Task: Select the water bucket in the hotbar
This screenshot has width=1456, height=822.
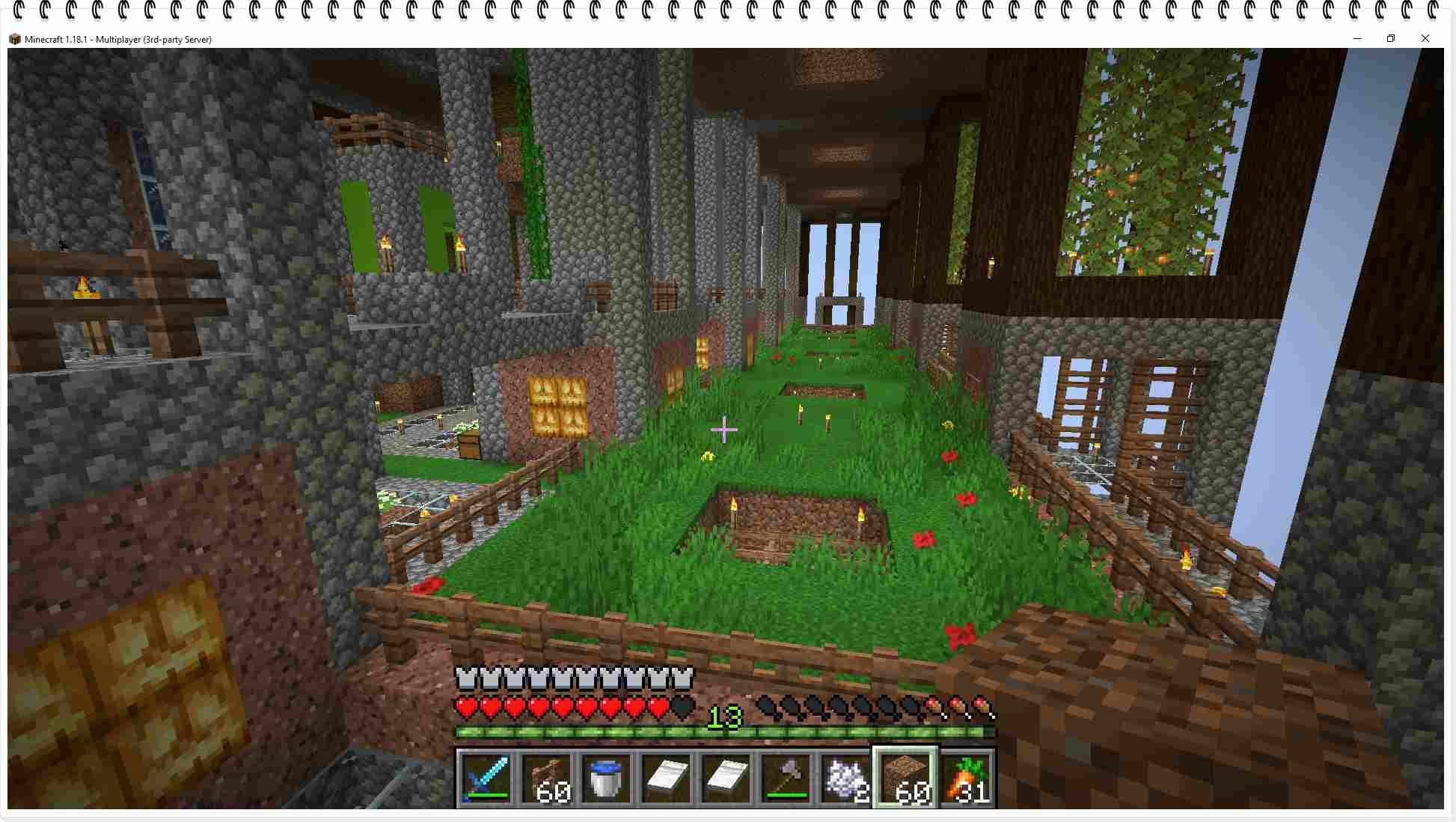Action: click(x=605, y=777)
